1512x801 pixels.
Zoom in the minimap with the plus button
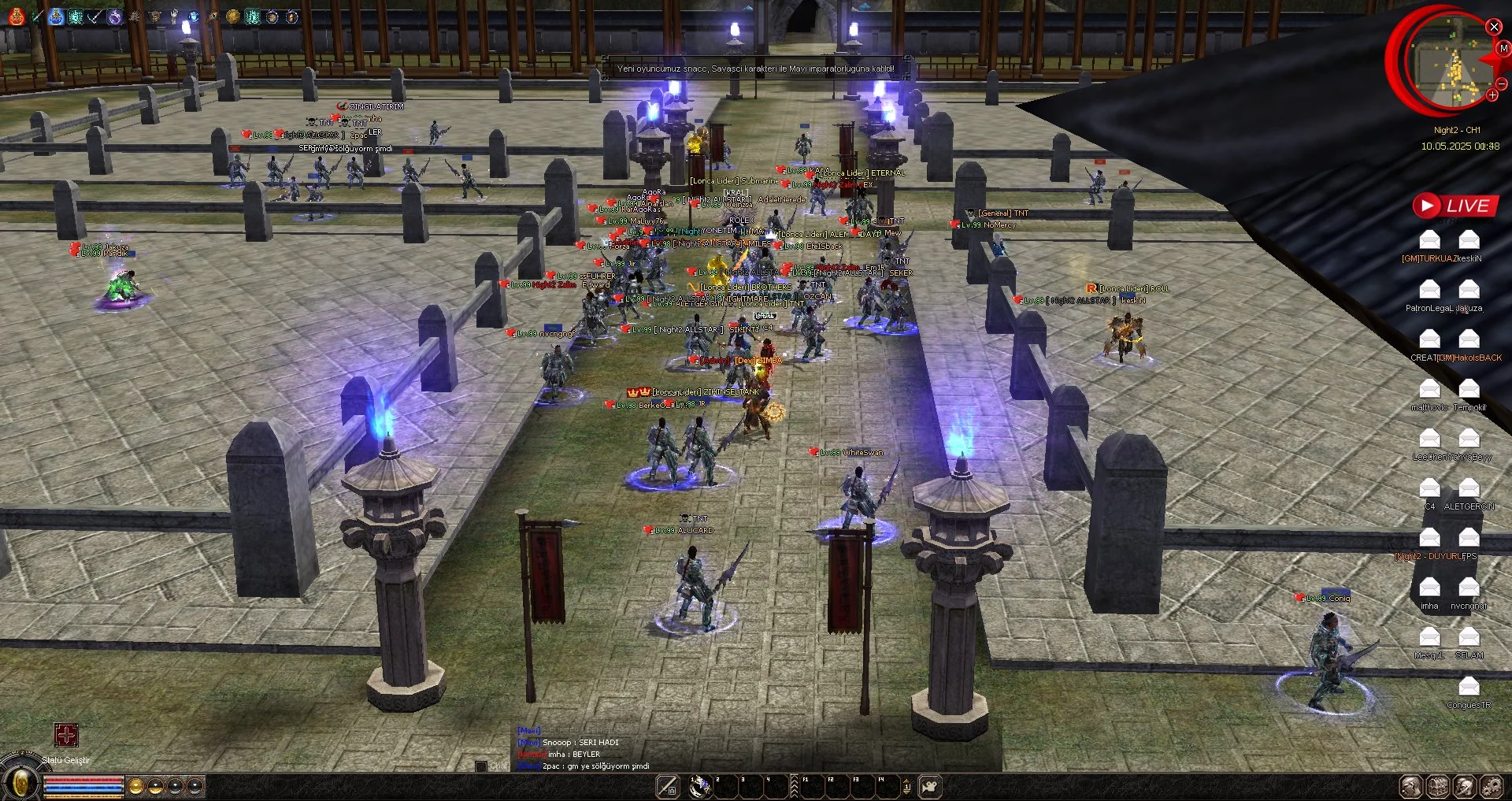(x=1492, y=95)
